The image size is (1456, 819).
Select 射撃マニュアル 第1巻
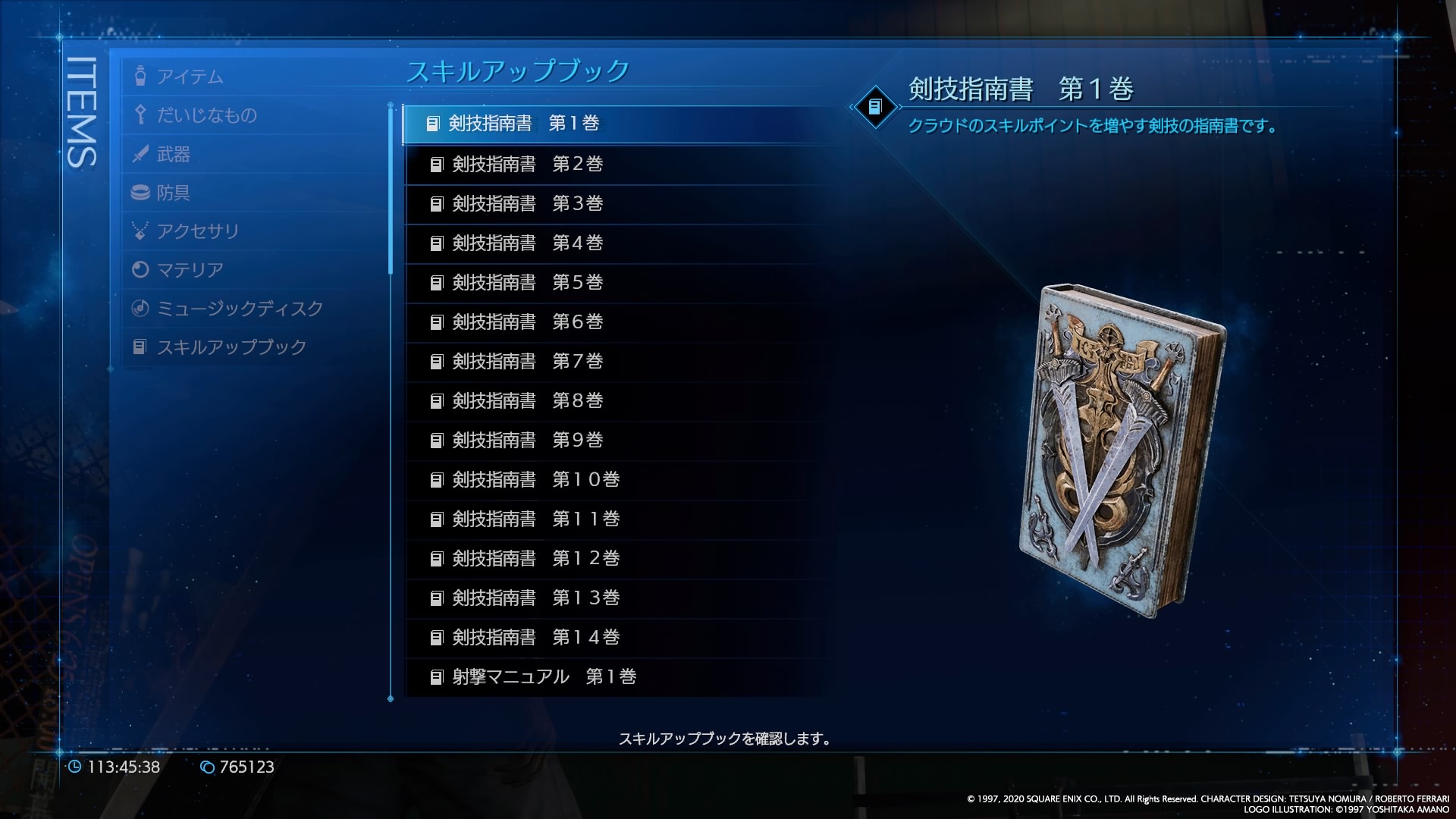click(544, 677)
